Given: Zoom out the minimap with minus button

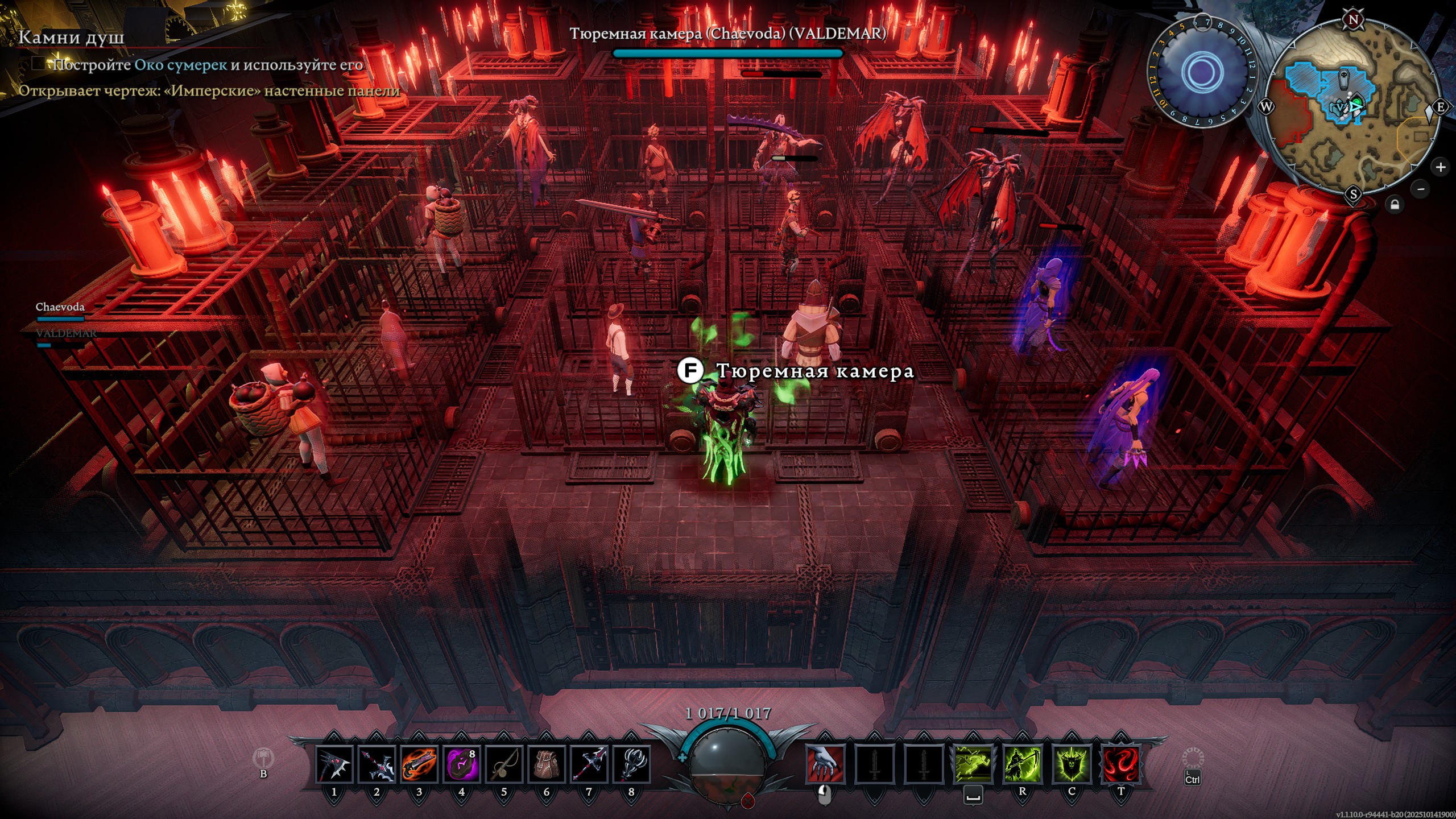Looking at the screenshot, I should [1420, 189].
